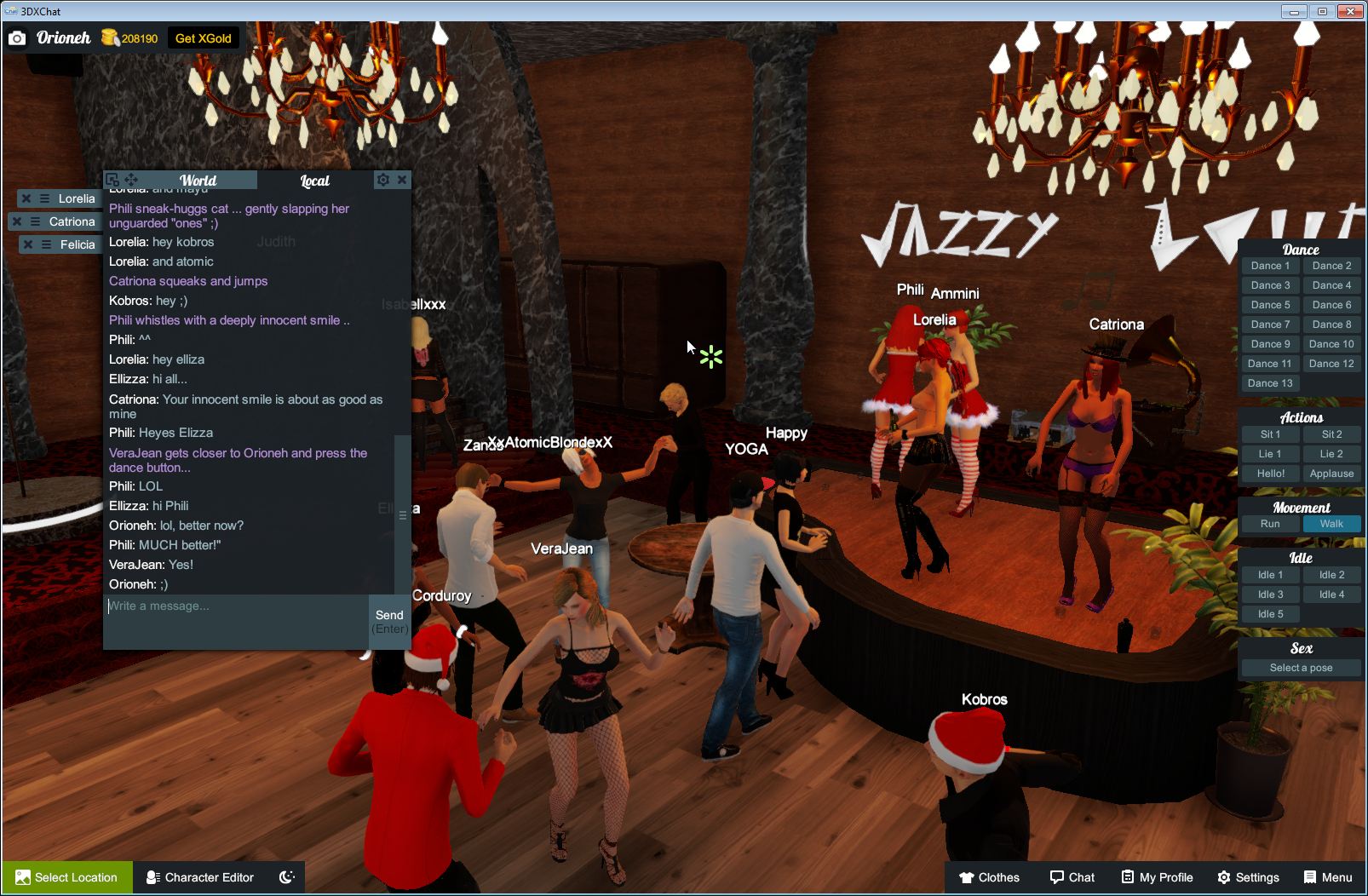Image resolution: width=1368 pixels, height=896 pixels.
Task: Enable Walk movement mode
Action: click(1331, 524)
